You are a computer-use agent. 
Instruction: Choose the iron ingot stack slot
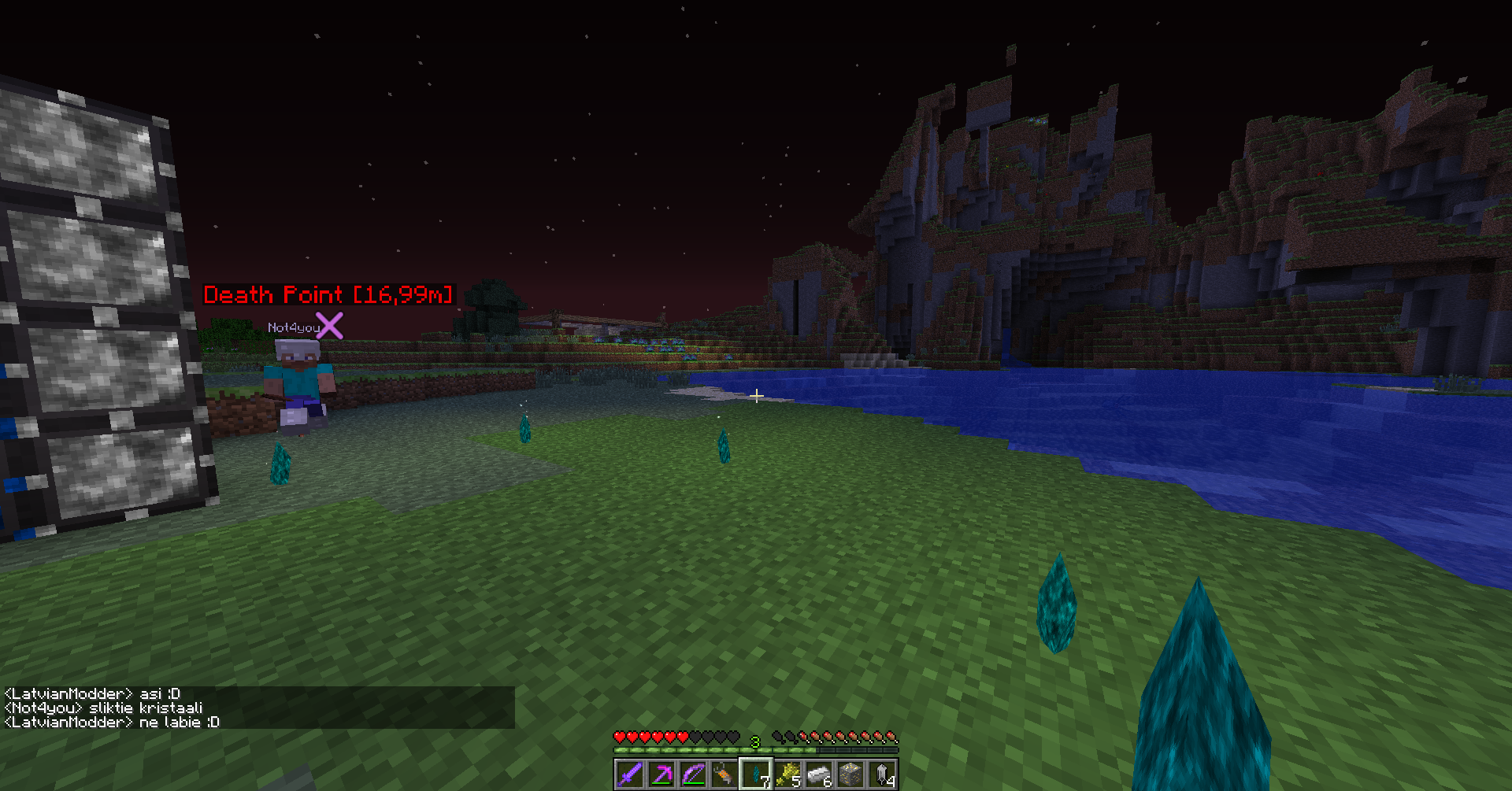tap(819, 774)
